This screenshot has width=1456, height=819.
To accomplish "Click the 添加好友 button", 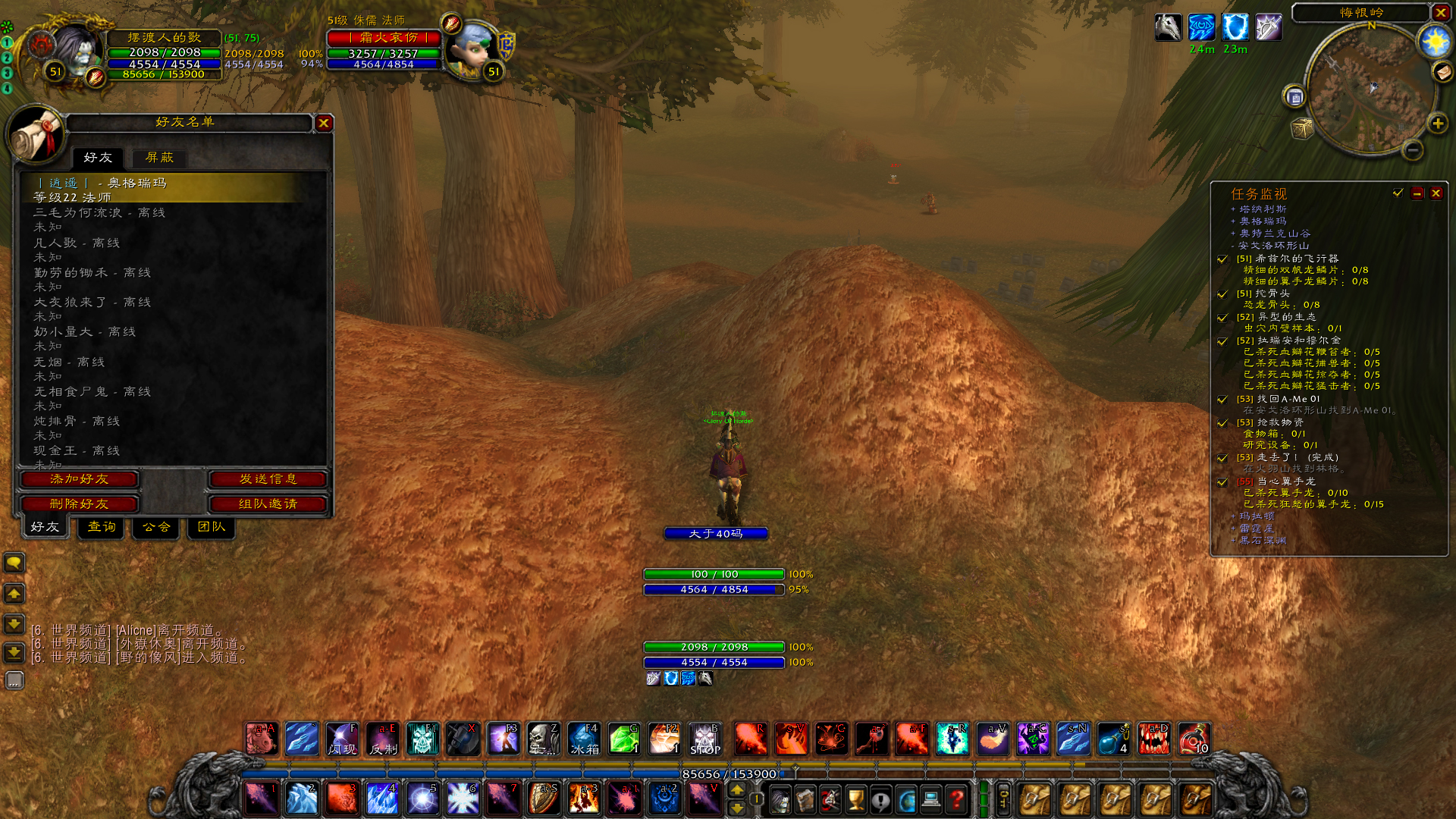I will 79,479.
